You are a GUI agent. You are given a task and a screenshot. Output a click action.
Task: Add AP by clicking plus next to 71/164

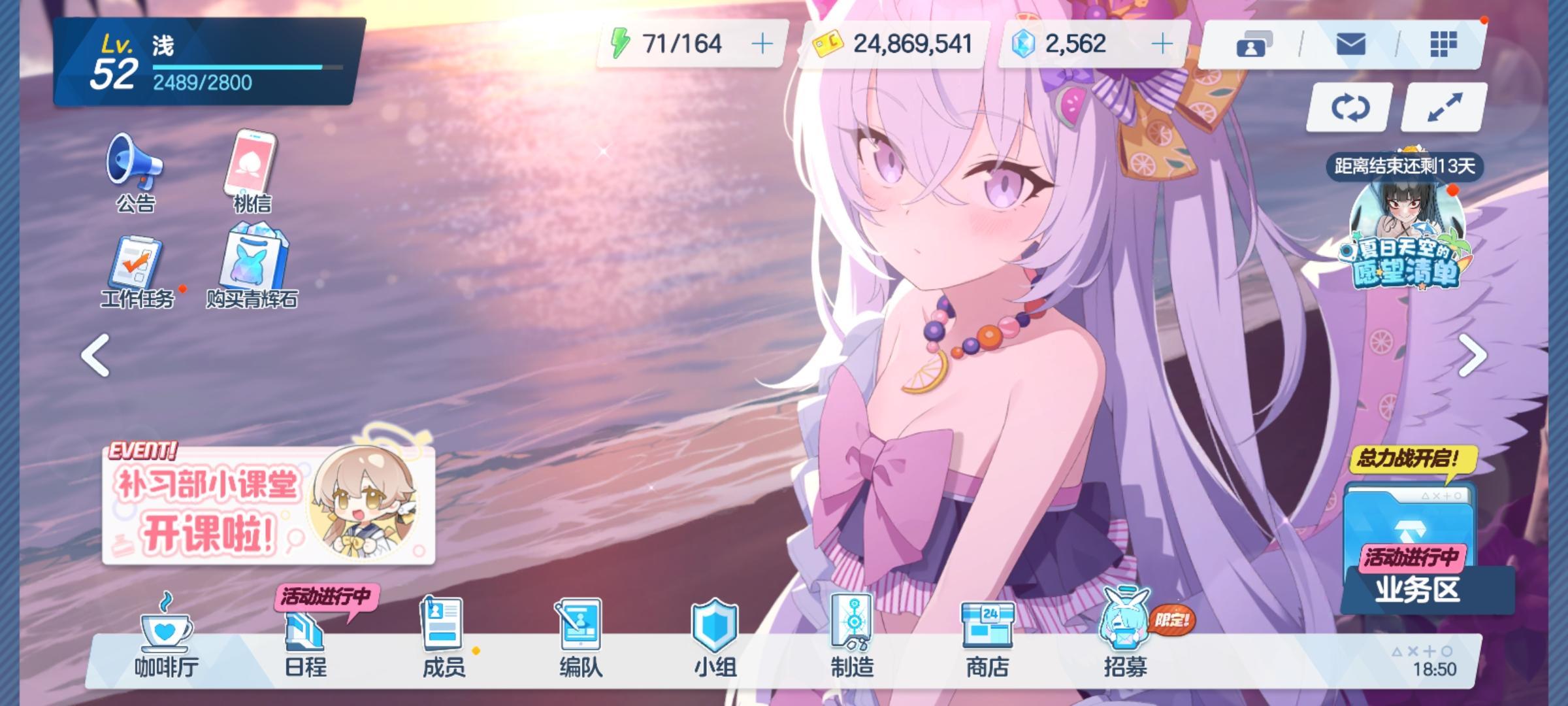tap(762, 44)
